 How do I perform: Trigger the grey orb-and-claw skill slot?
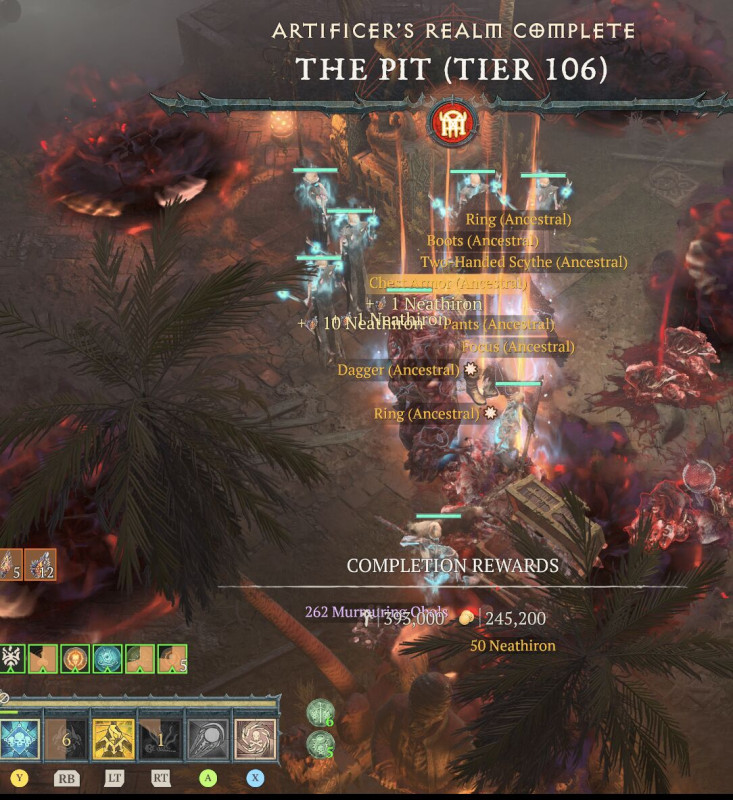(208, 739)
